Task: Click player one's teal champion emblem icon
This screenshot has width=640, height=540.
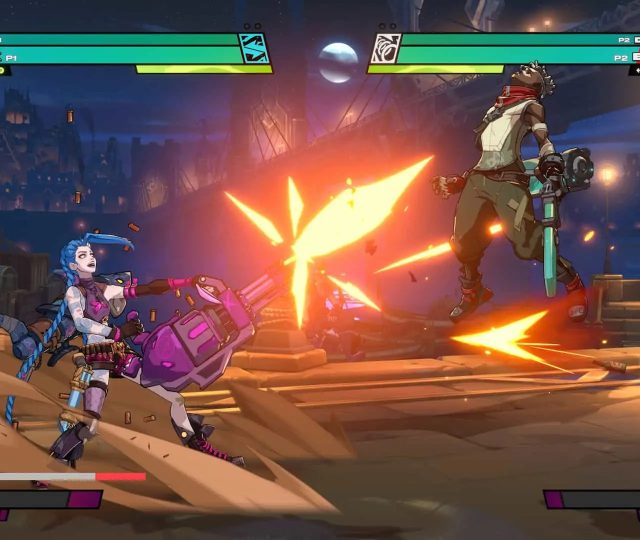Action: (x=254, y=48)
